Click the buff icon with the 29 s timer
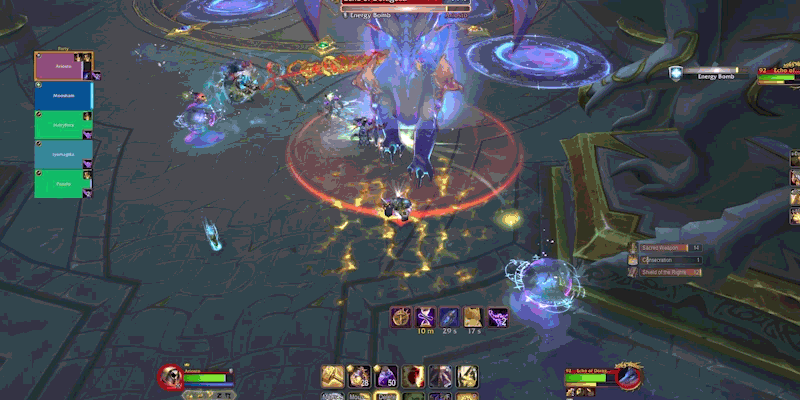 449,318
